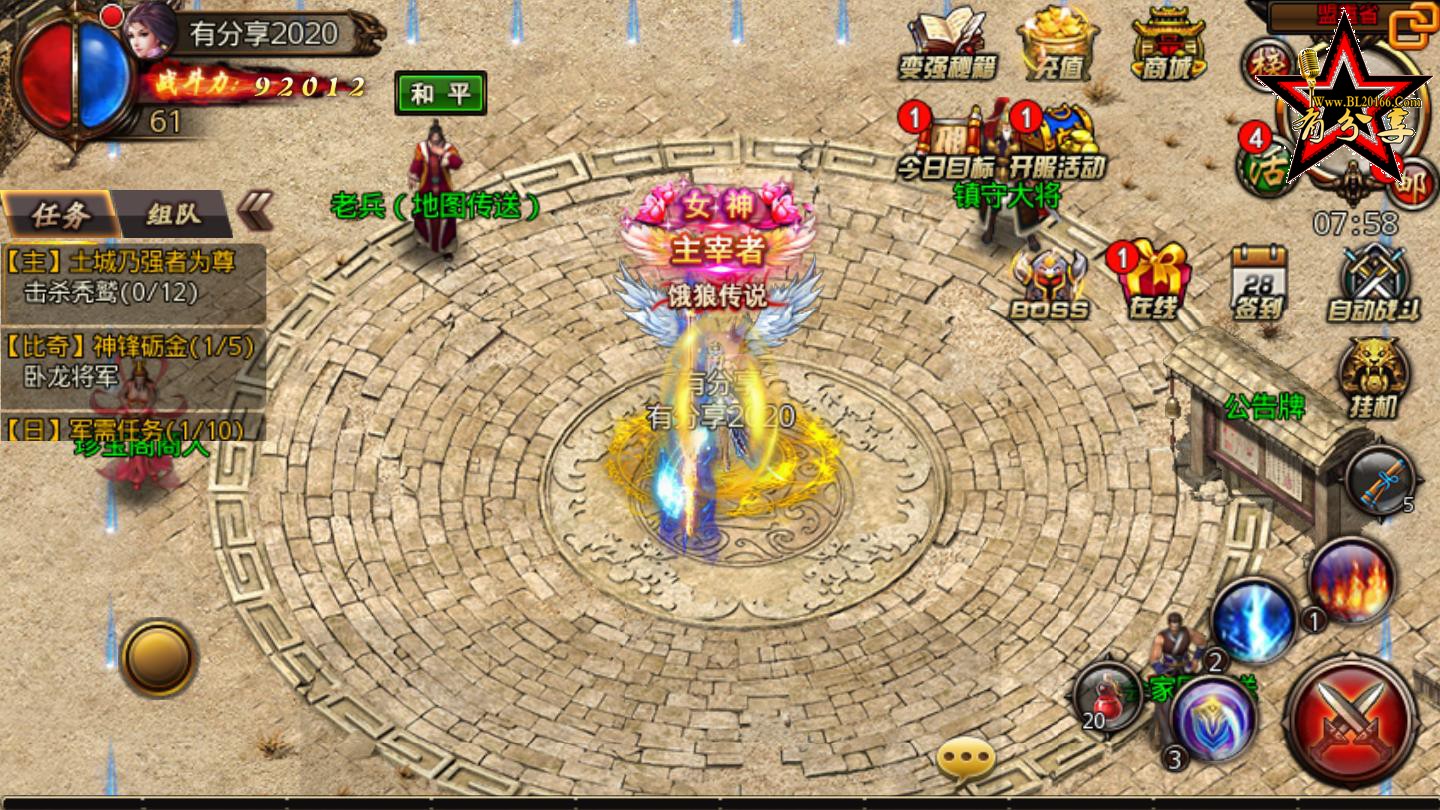
Task: Select the 神锋砺金 quest entry
Action: pyautogui.click(x=133, y=361)
